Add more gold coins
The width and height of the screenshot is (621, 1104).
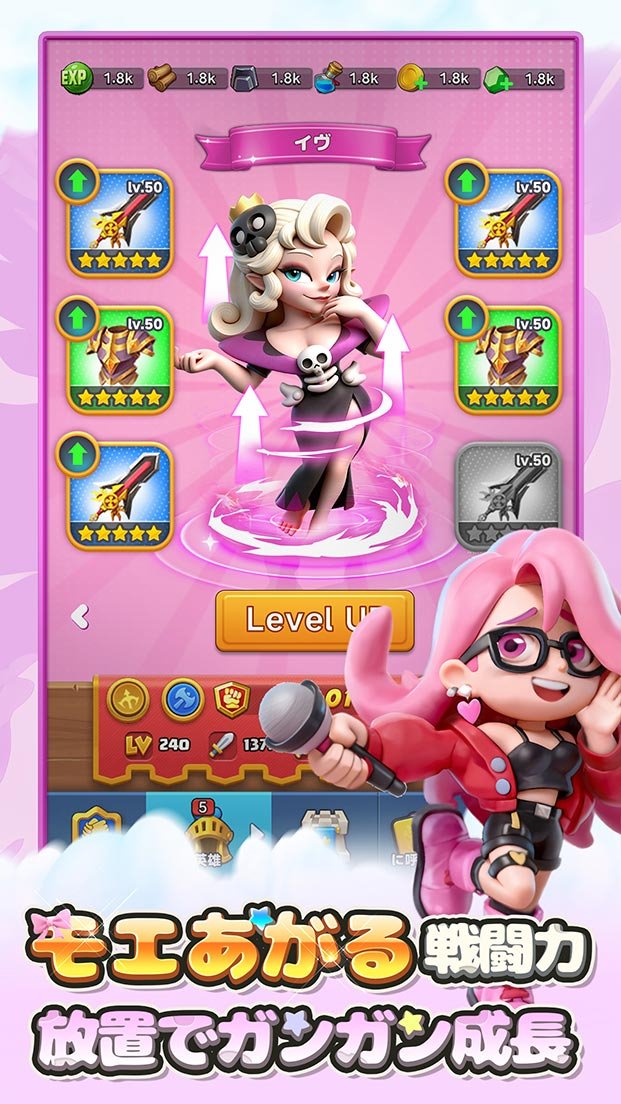coord(414,78)
